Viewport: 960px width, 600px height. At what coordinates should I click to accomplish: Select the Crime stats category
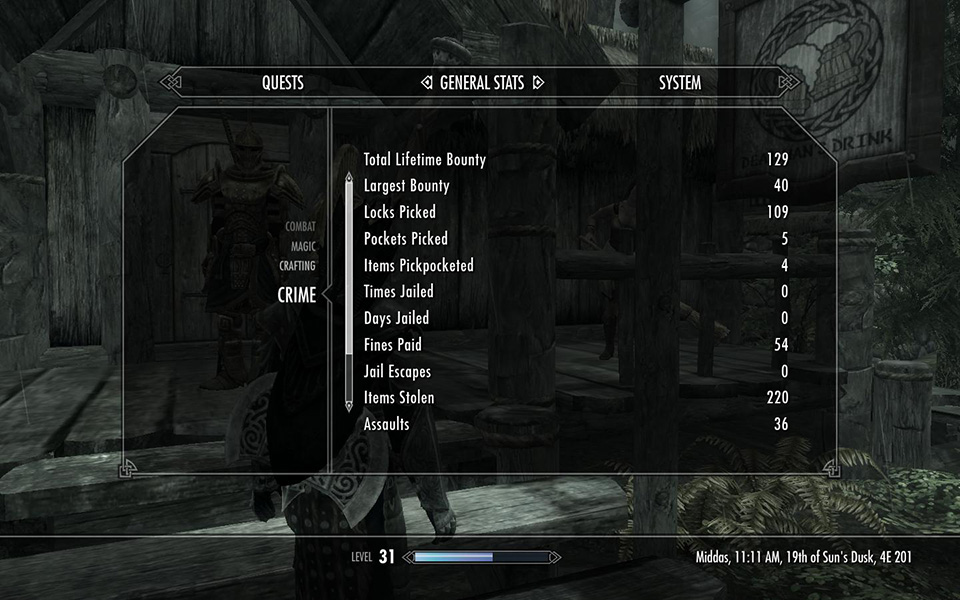(296, 295)
